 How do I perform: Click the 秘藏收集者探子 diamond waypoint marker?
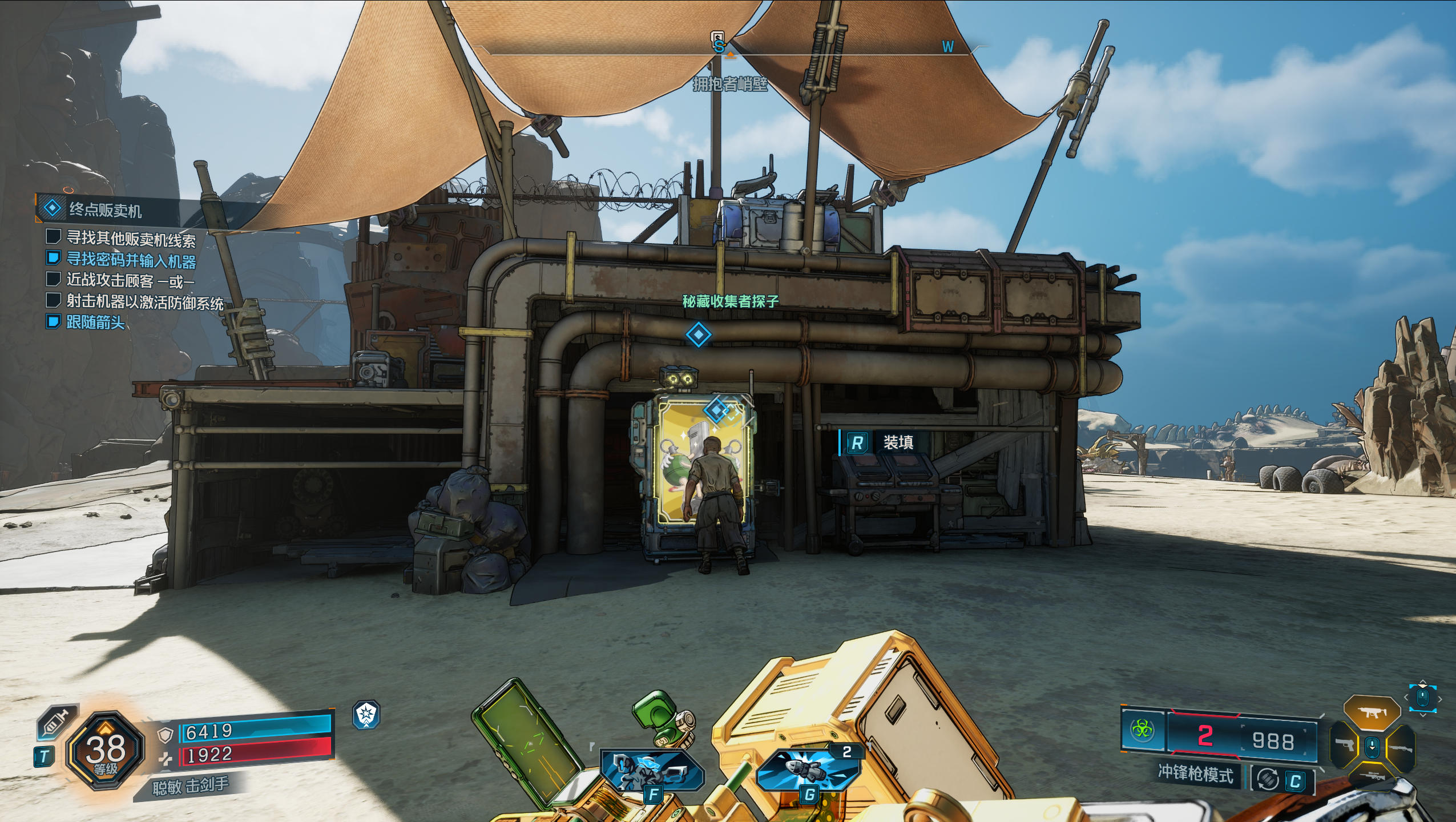point(698,335)
